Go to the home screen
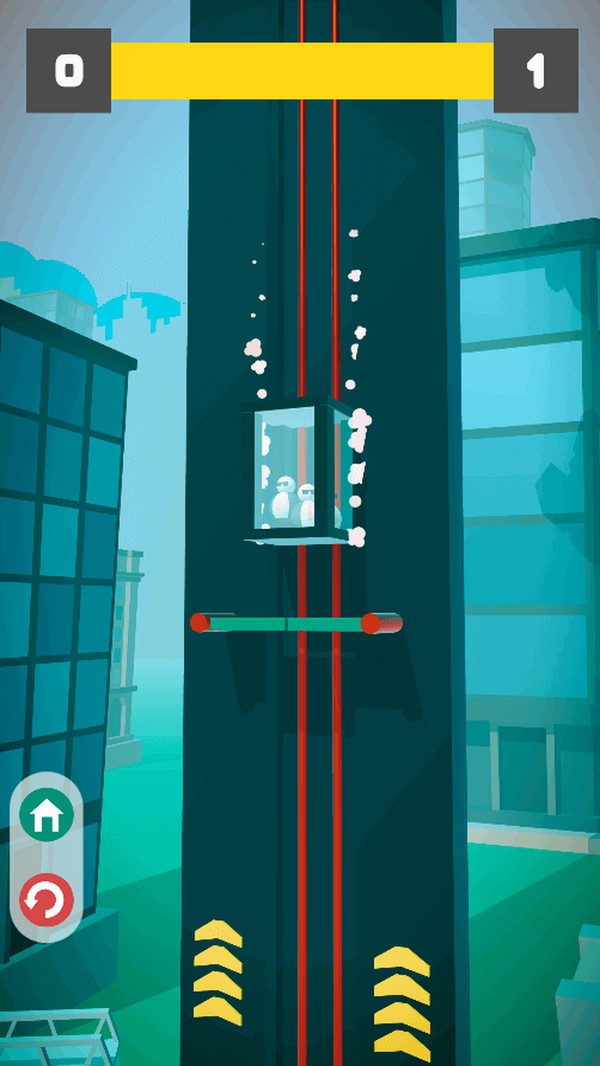The image size is (600, 1066). pyautogui.click(x=46, y=818)
